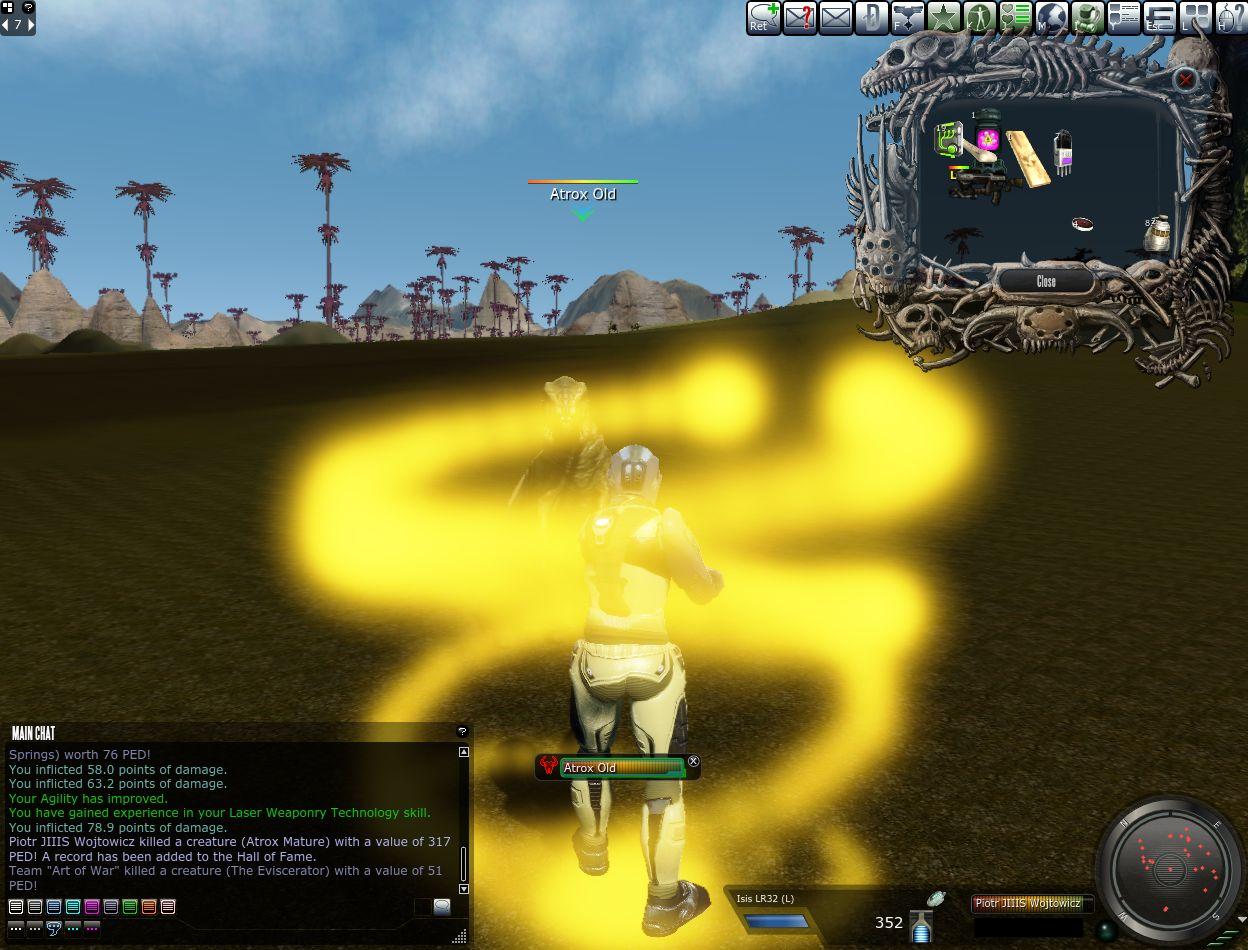Open the globe map icon in toolbar

click(1051, 18)
